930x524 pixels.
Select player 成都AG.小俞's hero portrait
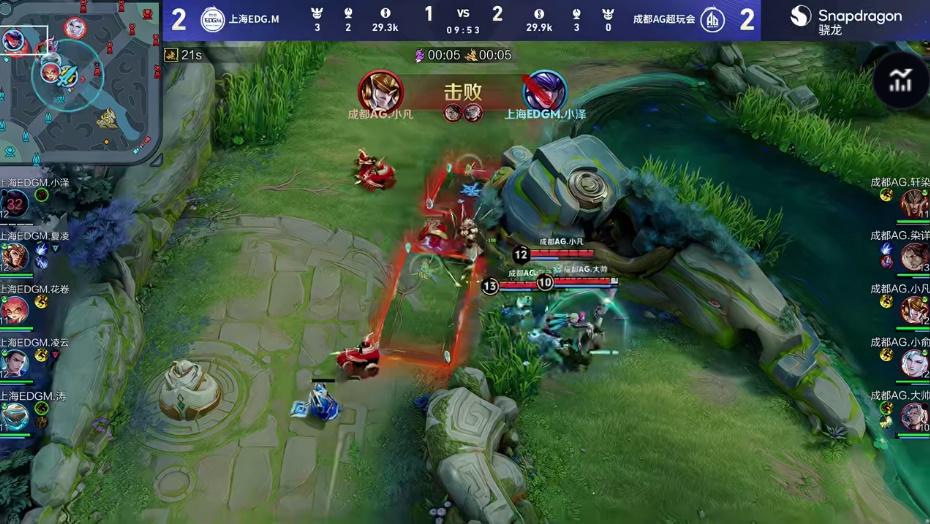914,363
